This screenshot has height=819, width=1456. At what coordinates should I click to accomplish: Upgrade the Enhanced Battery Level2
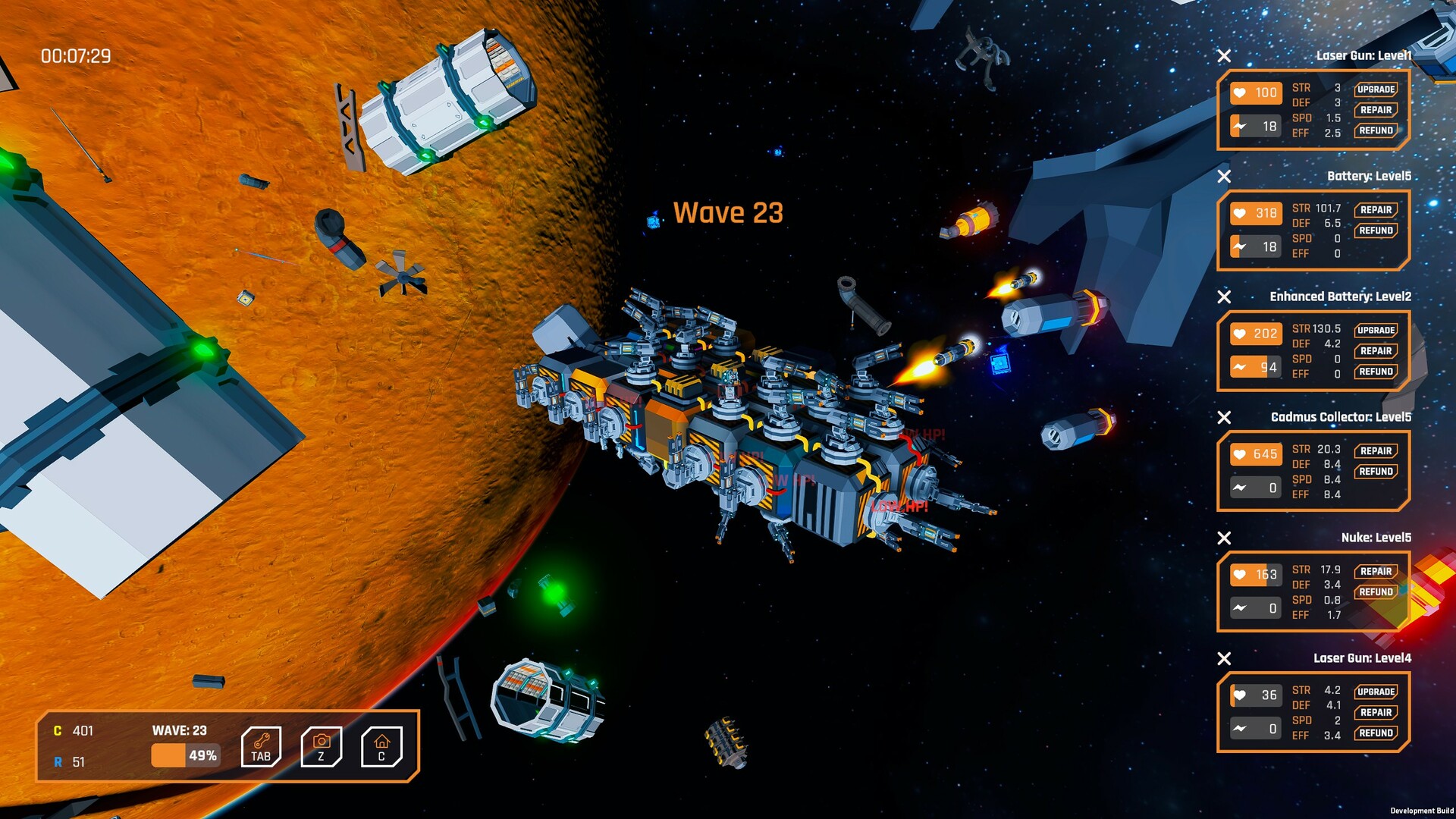(x=1376, y=331)
